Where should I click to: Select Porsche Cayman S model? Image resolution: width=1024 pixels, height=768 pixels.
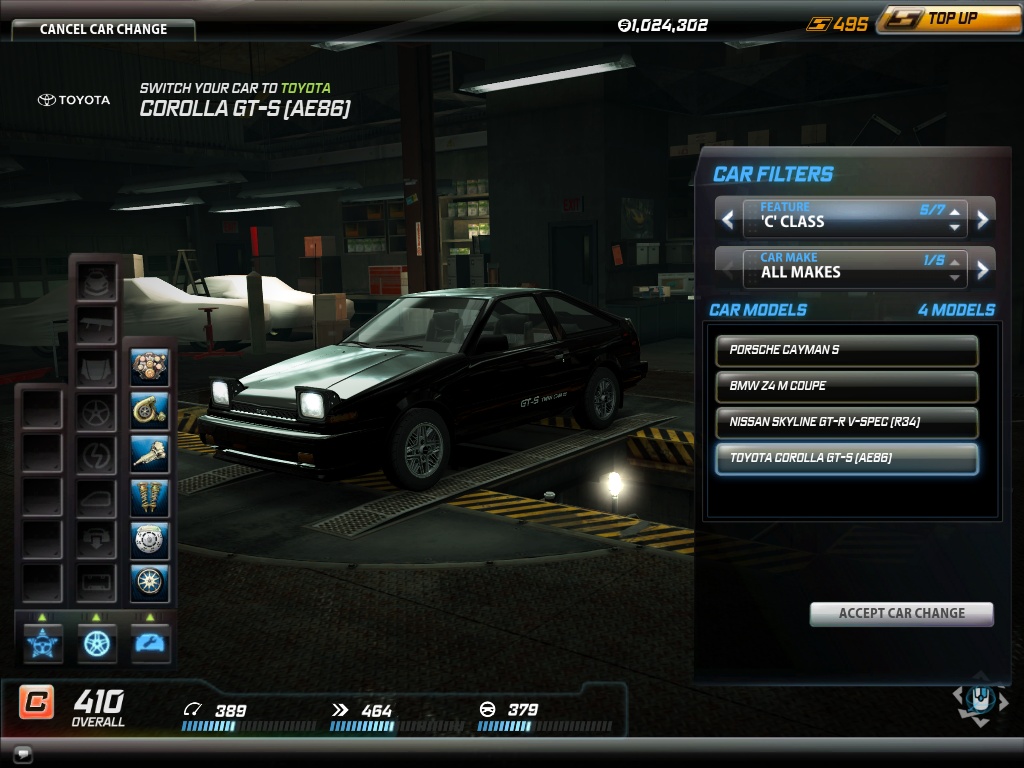tap(846, 350)
